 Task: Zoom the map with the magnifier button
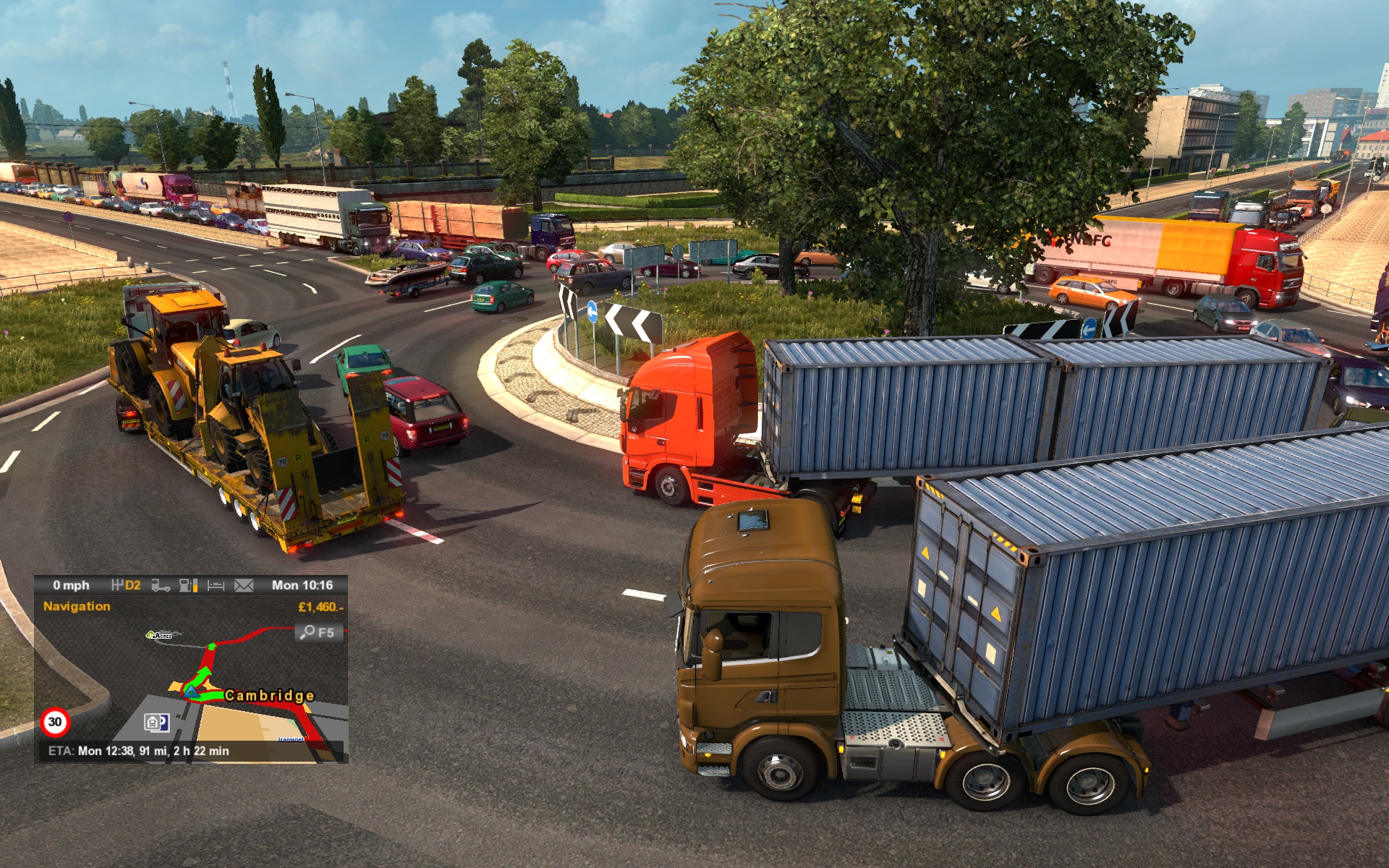pos(318,633)
